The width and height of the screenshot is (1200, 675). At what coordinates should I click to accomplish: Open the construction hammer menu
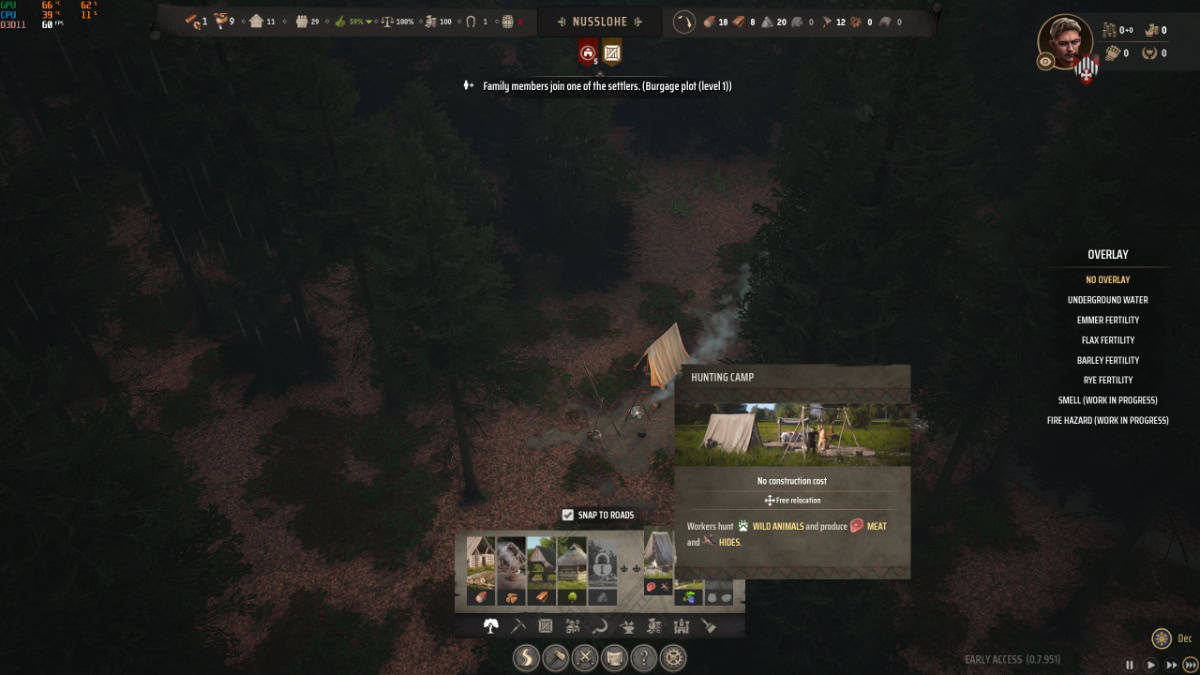pyautogui.click(x=556, y=658)
